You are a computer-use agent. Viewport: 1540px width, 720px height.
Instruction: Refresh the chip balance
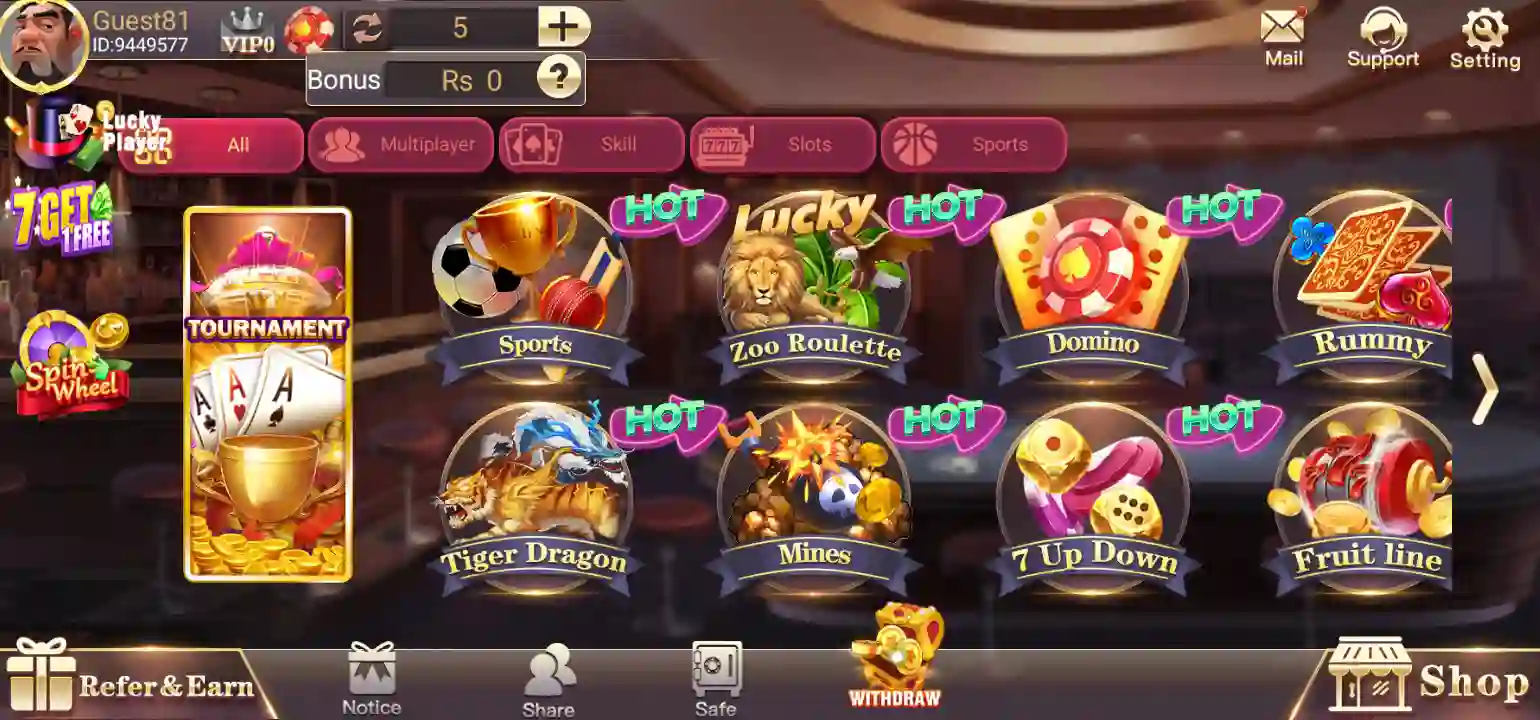(367, 27)
